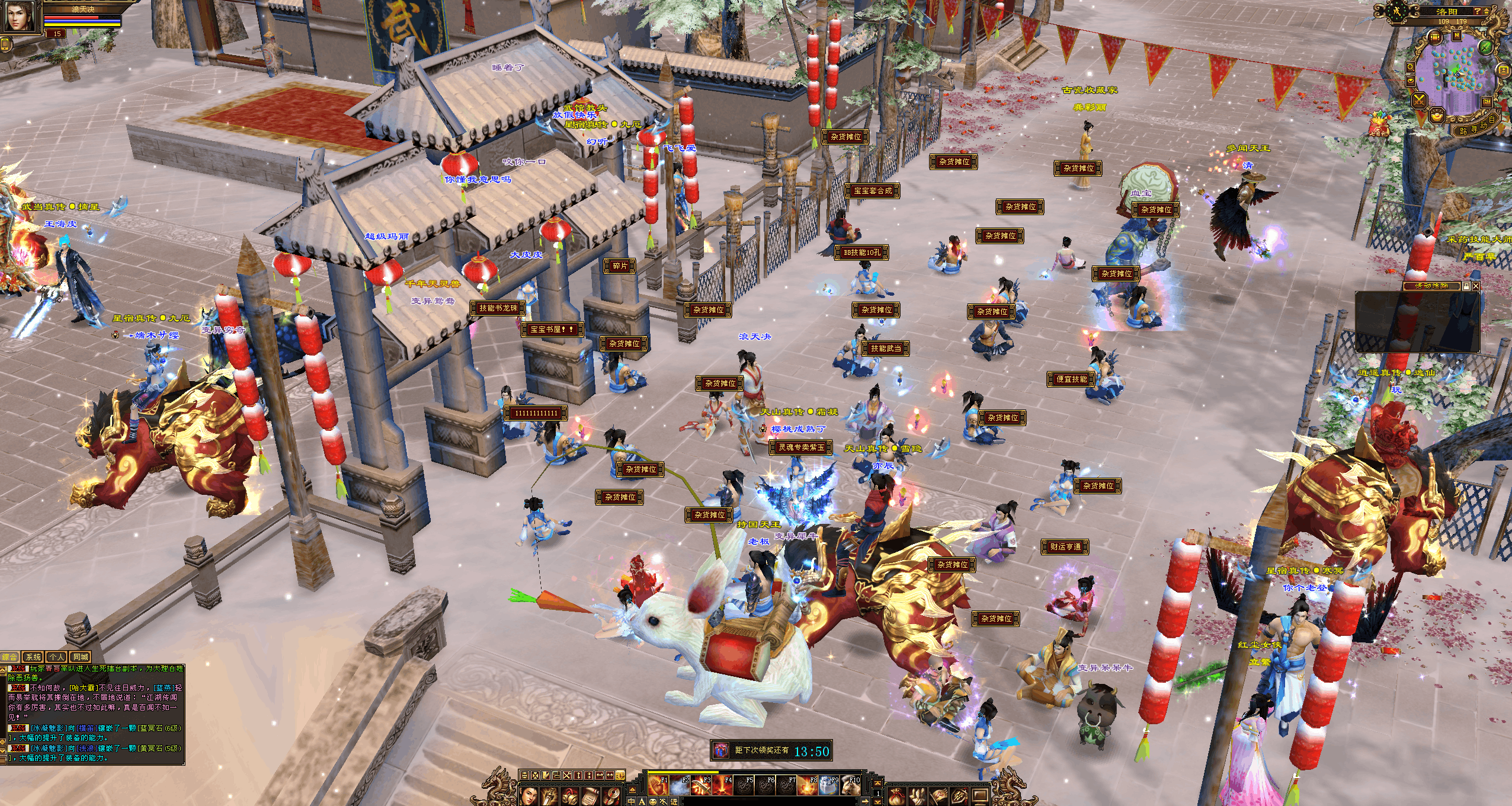Open the 距下次领奖 reward timer icon
Viewport: 1512px width, 806px height.
[721, 751]
